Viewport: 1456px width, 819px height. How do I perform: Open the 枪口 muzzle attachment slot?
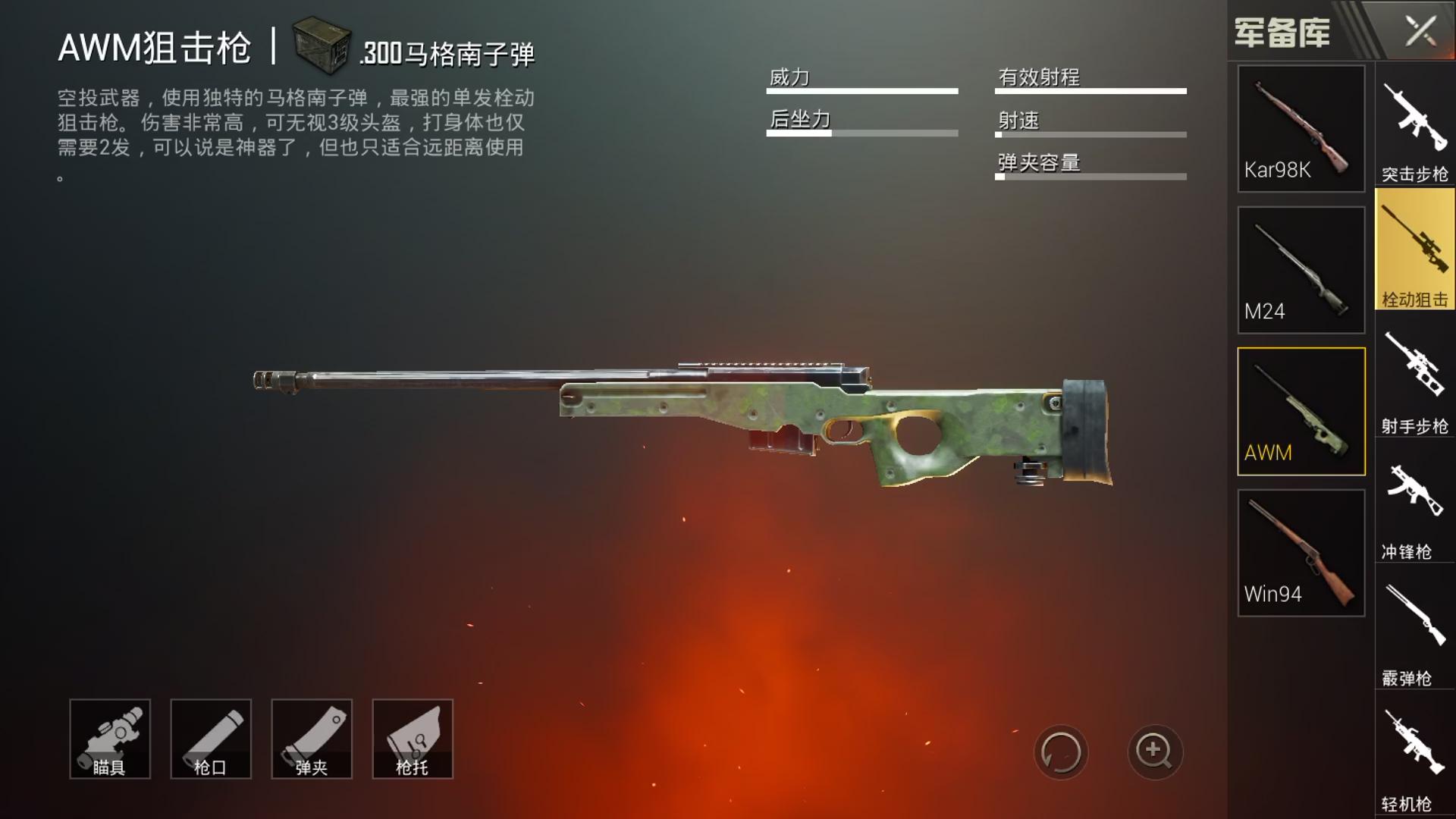tap(211, 738)
